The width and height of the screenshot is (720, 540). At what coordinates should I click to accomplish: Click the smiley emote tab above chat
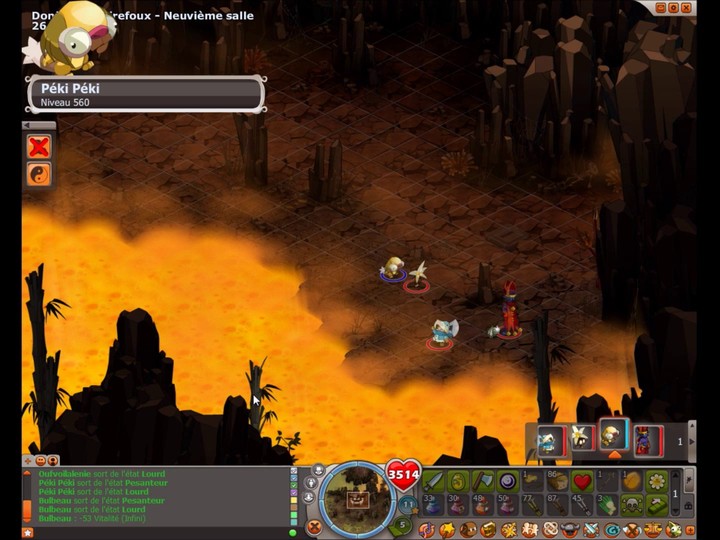(41, 461)
